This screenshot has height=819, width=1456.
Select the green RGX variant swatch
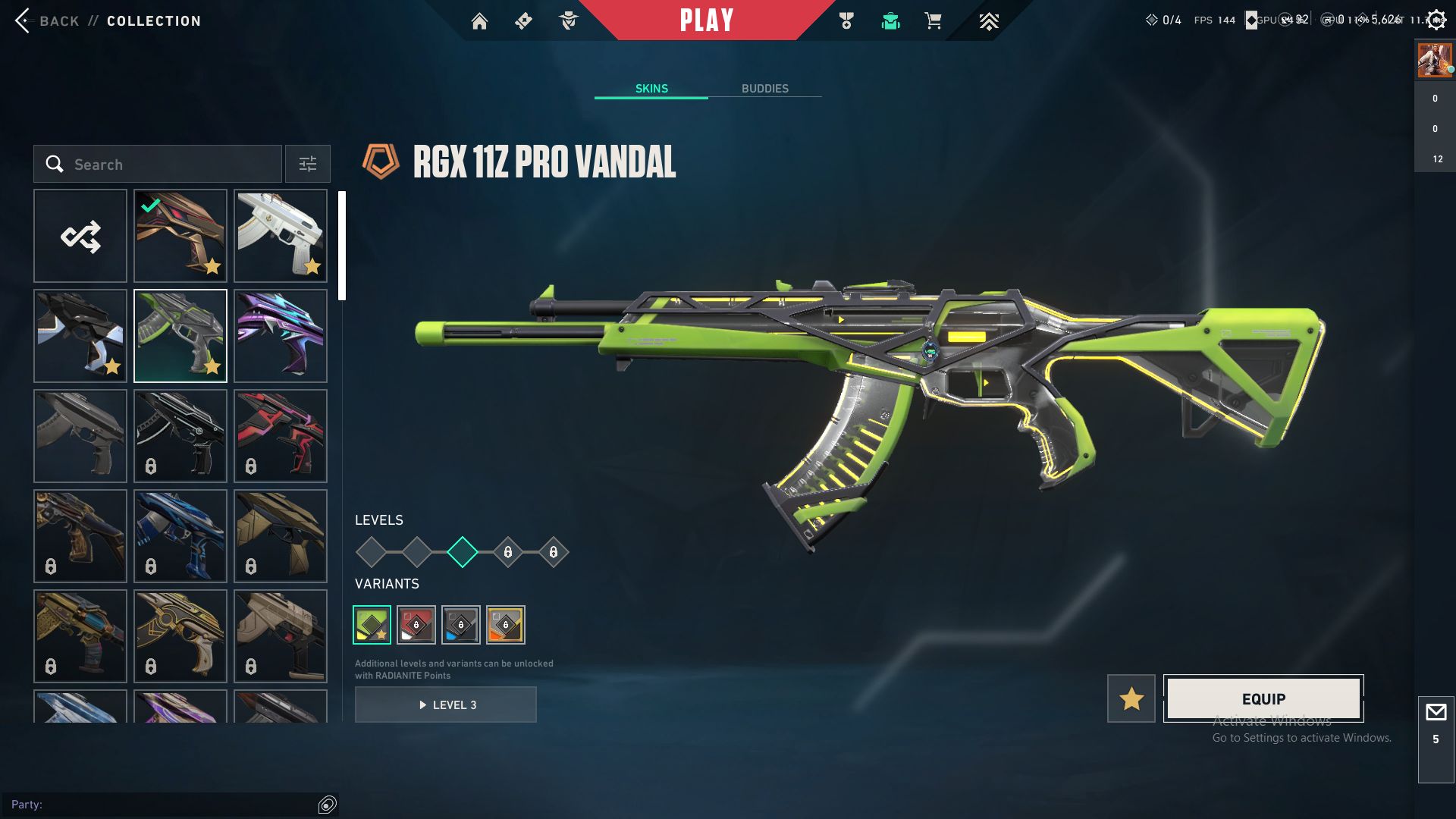tap(372, 625)
